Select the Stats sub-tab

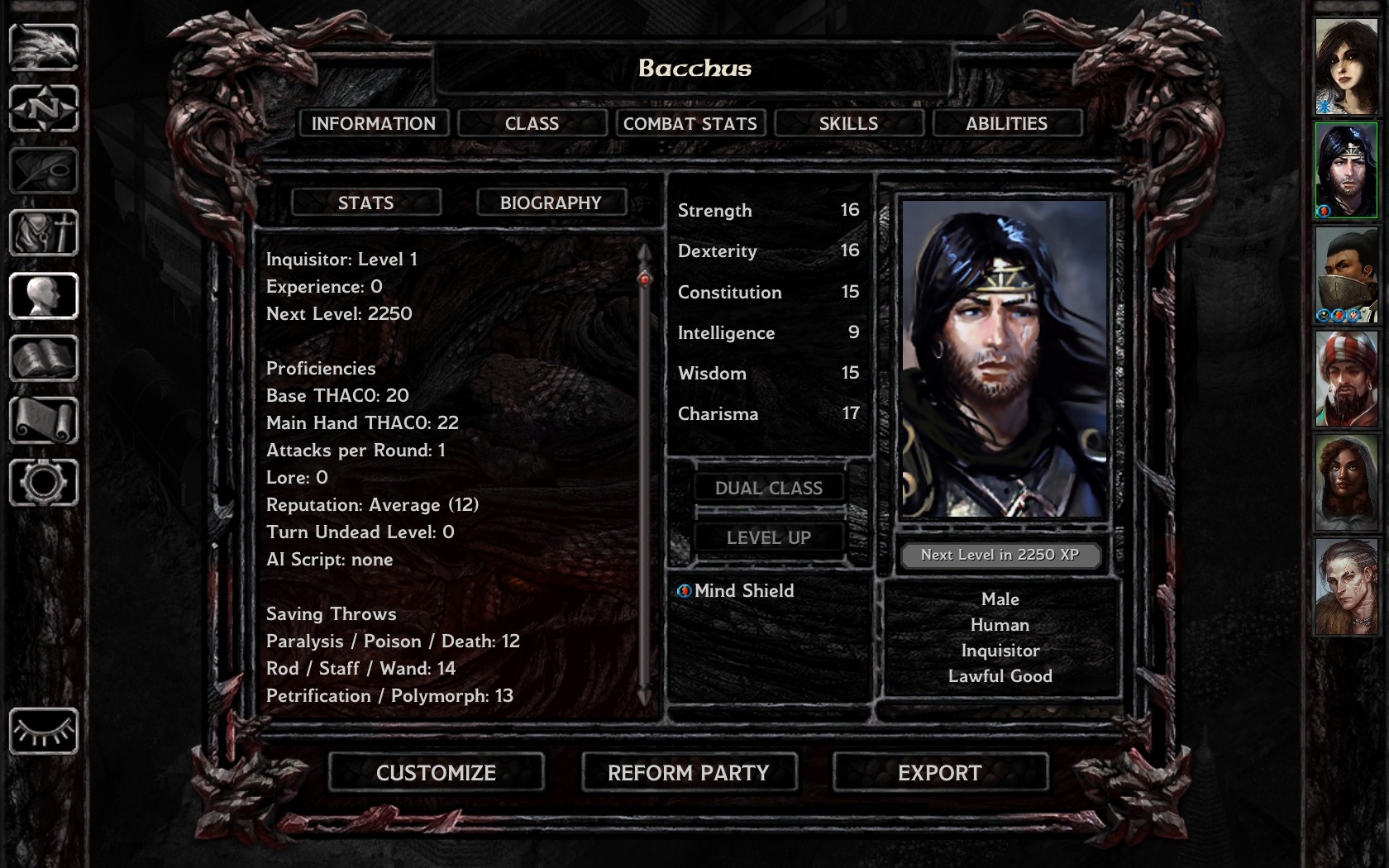point(365,203)
